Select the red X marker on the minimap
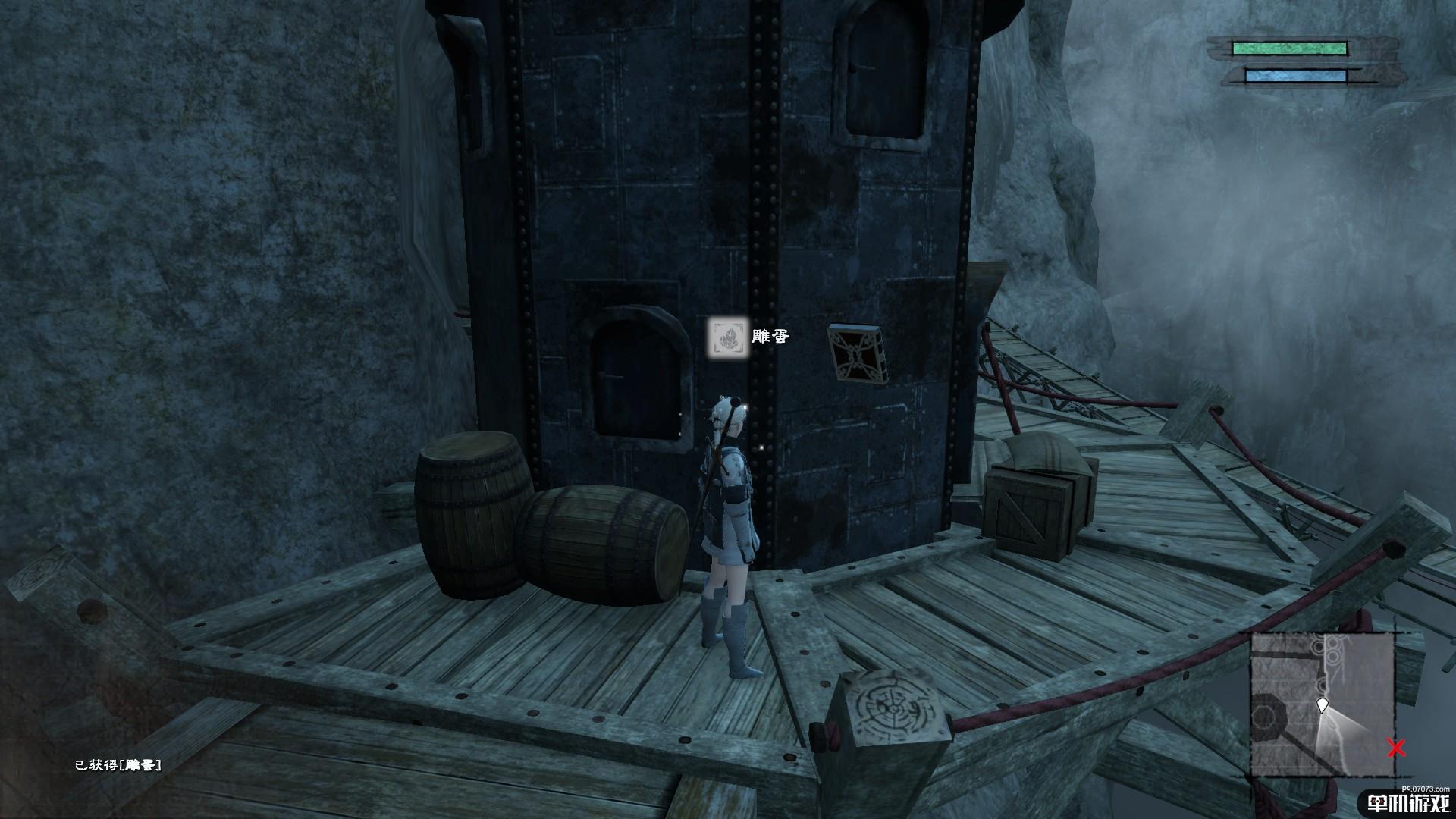This screenshot has height=819, width=1456. coord(1395,748)
